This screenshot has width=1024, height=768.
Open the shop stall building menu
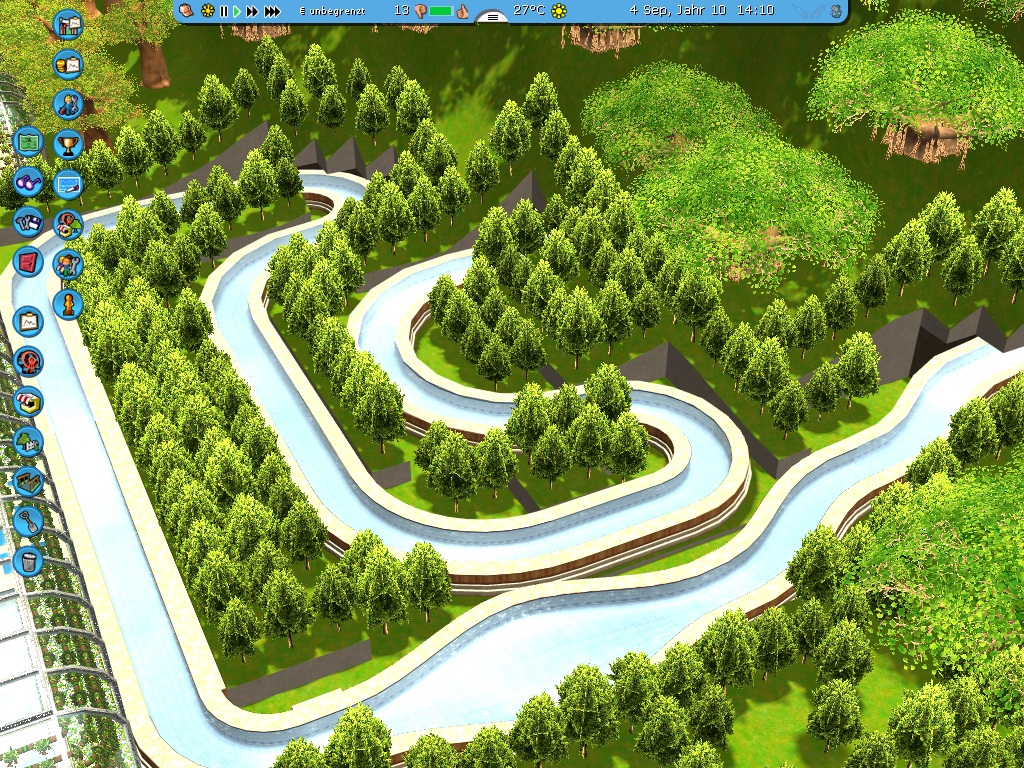28,401
